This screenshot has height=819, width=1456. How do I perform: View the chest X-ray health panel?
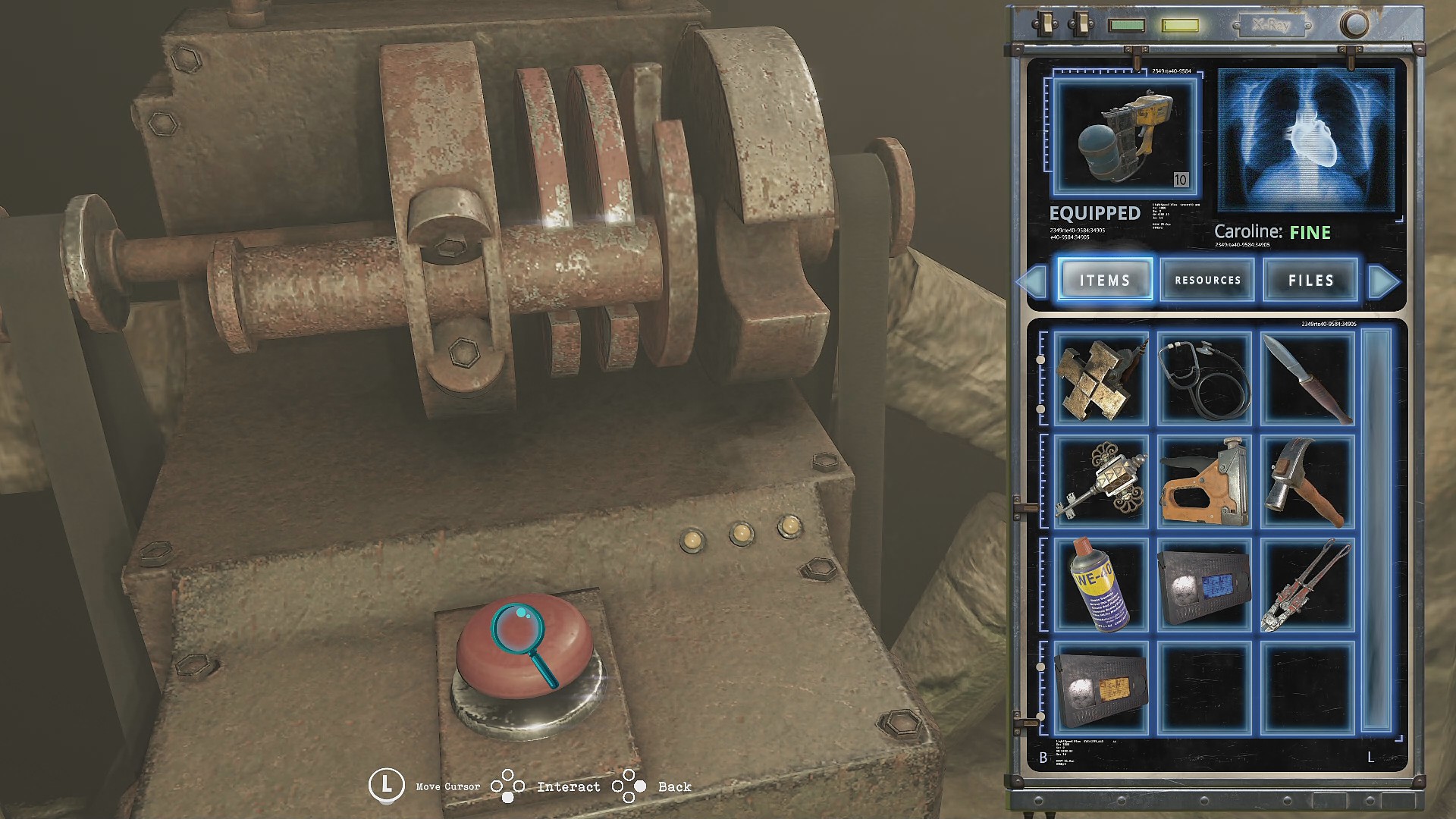[1306, 140]
